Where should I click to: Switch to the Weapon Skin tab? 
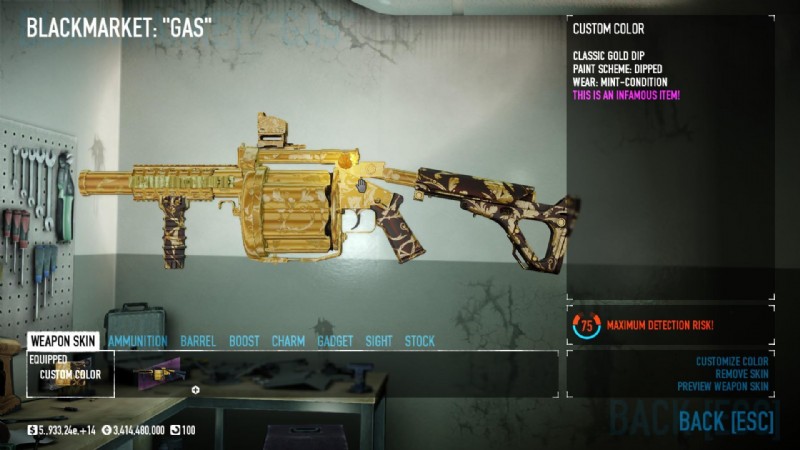(63, 341)
